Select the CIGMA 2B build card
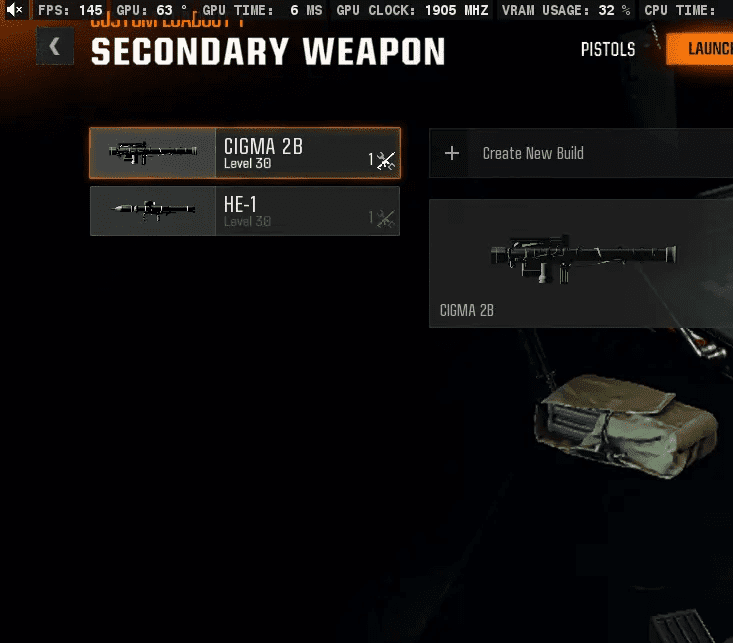733x643 pixels. pos(580,263)
